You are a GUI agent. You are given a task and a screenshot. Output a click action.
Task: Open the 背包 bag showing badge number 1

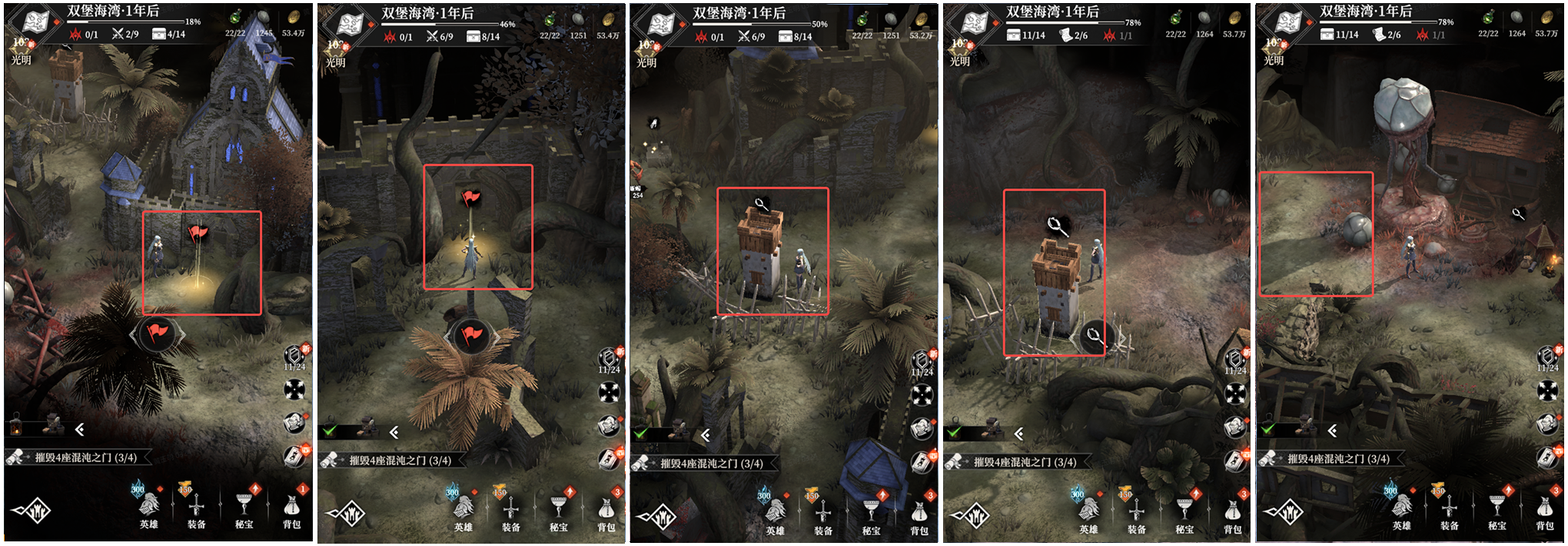point(292,508)
